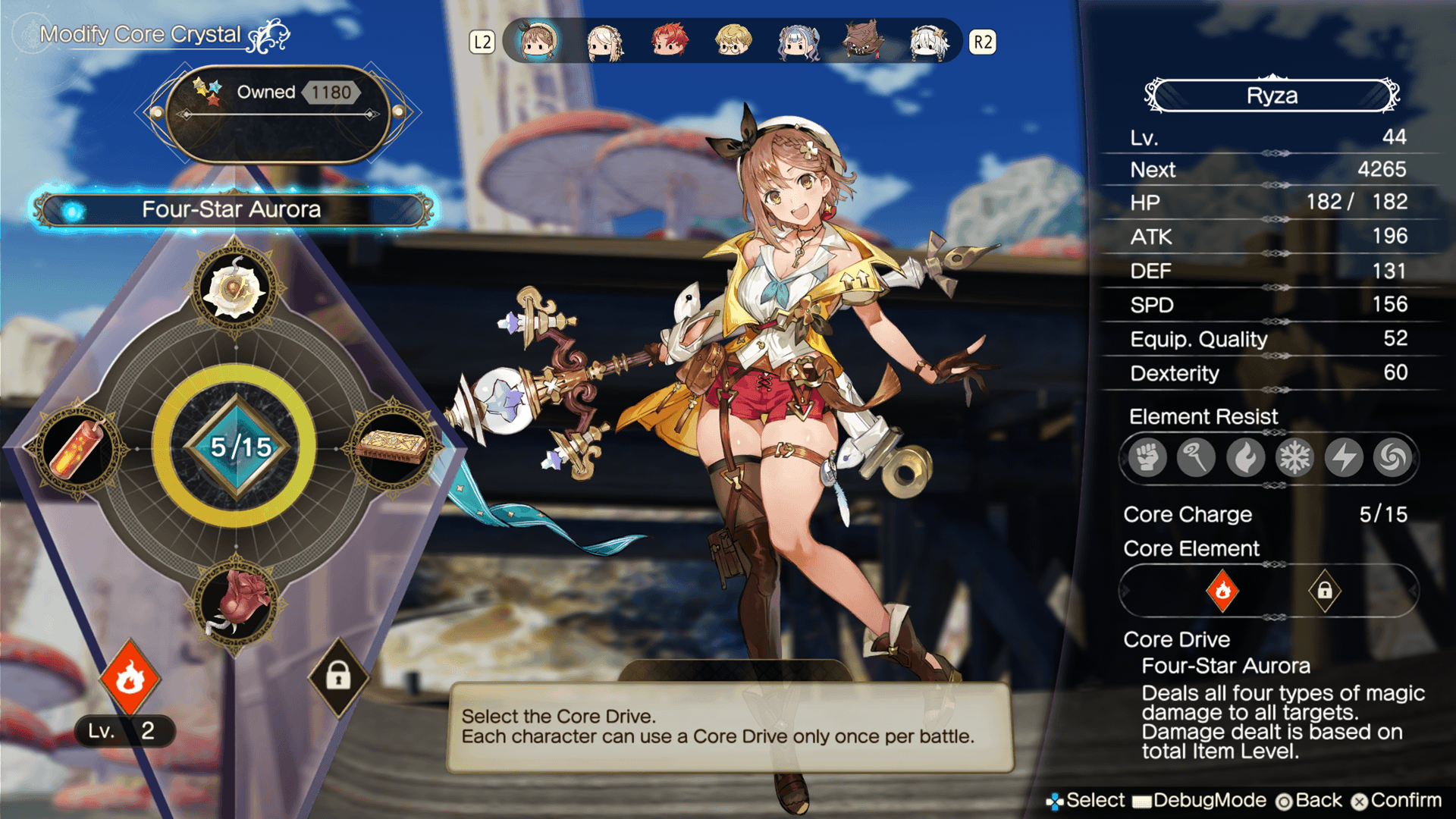This screenshot has width=1456, height=819.
Task: Switch to the blond glasses-wearing character portrait
Action: point(733,42)
